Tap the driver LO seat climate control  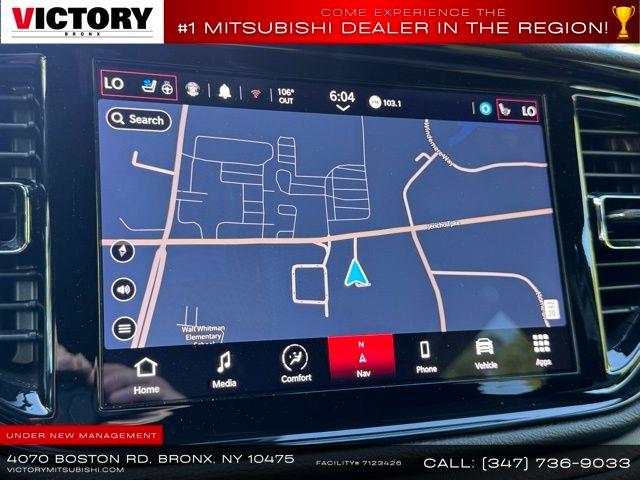pyautogui.click(x=139, y=85)
